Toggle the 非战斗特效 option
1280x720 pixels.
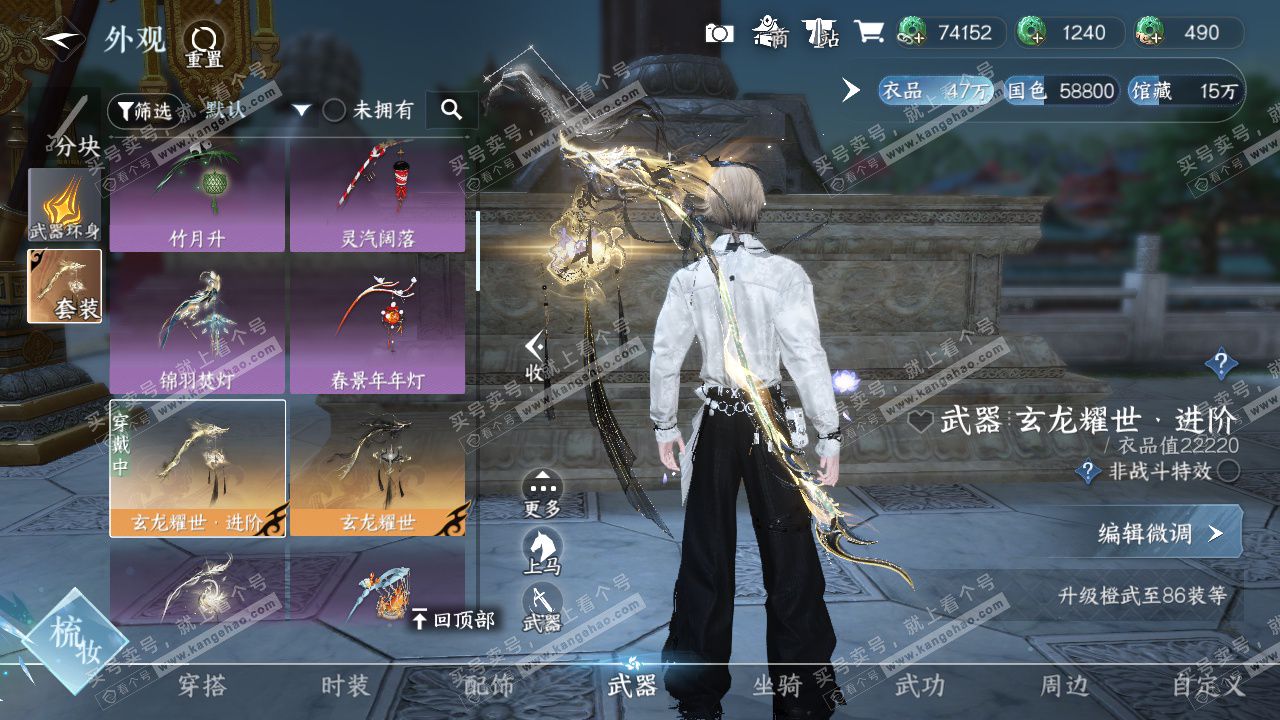1229,471
